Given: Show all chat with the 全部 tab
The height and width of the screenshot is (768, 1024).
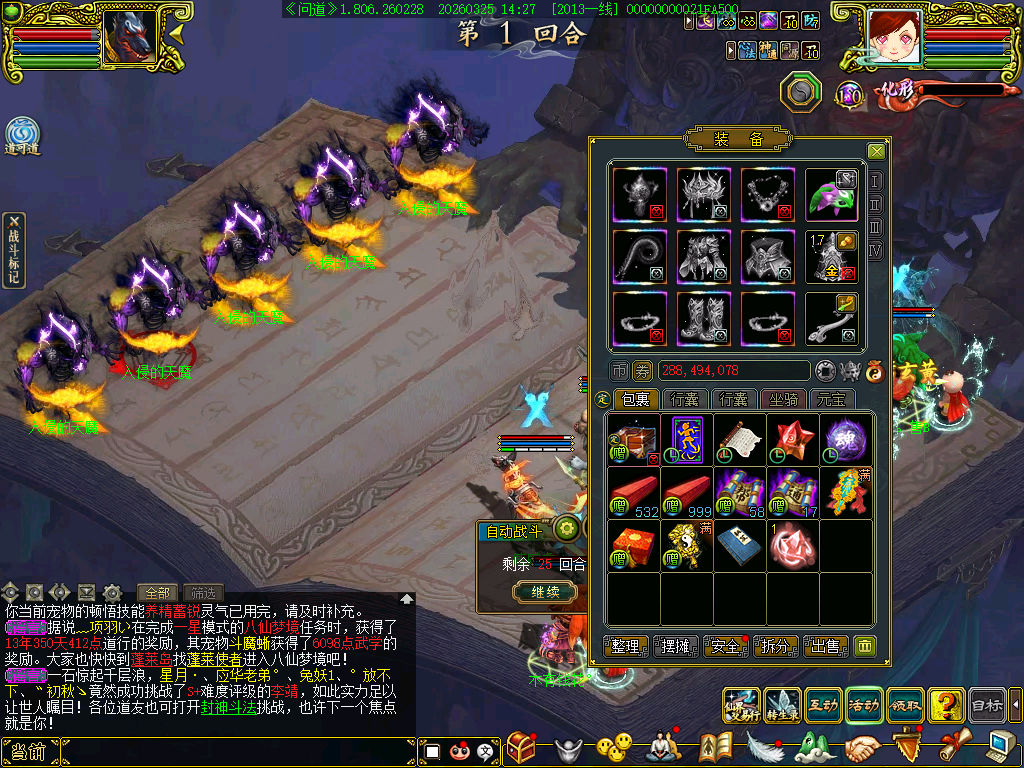Looking at the screenshot, I should pos(157,592).
